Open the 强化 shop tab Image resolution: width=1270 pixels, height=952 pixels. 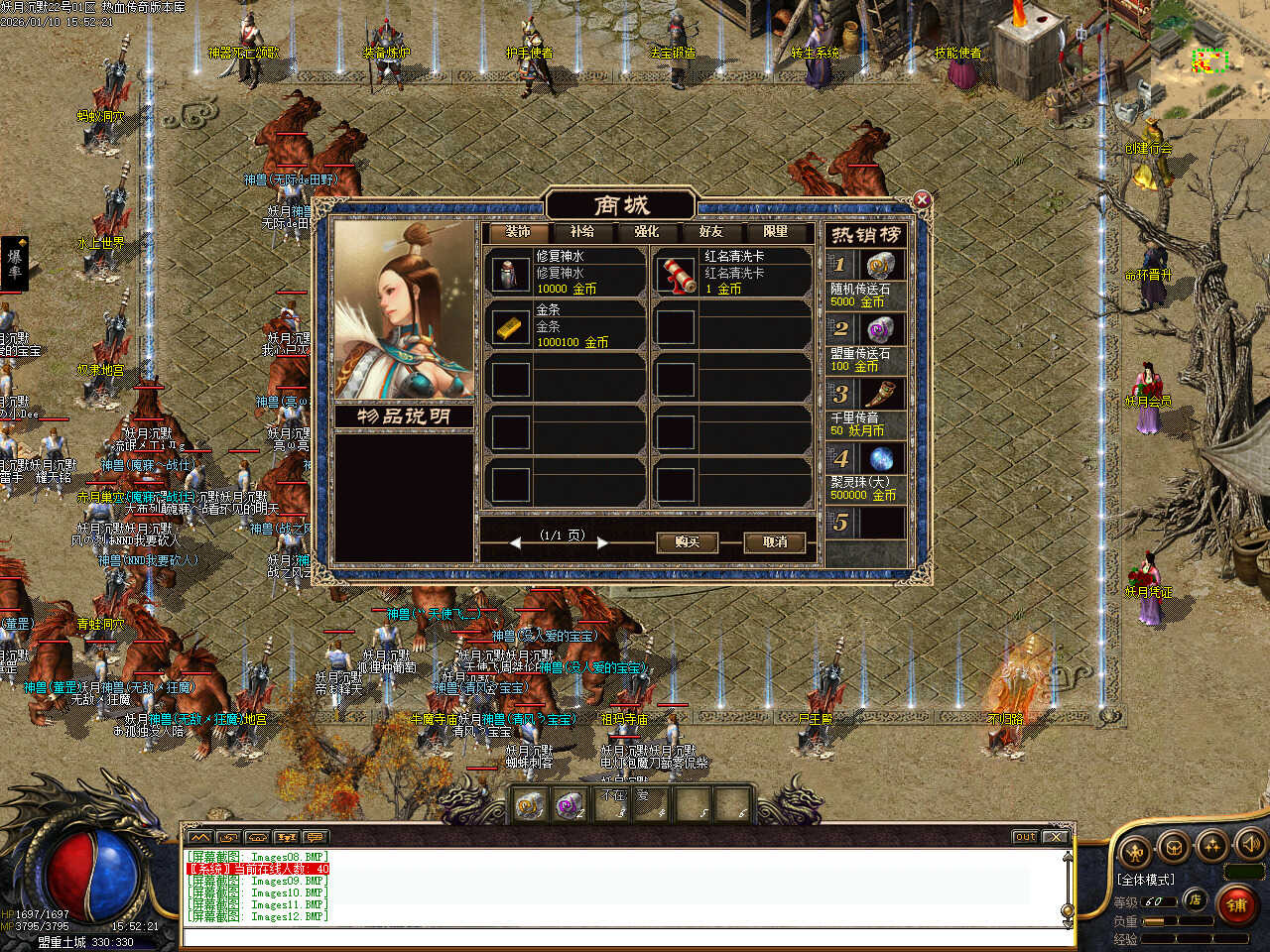coord(647,232)
